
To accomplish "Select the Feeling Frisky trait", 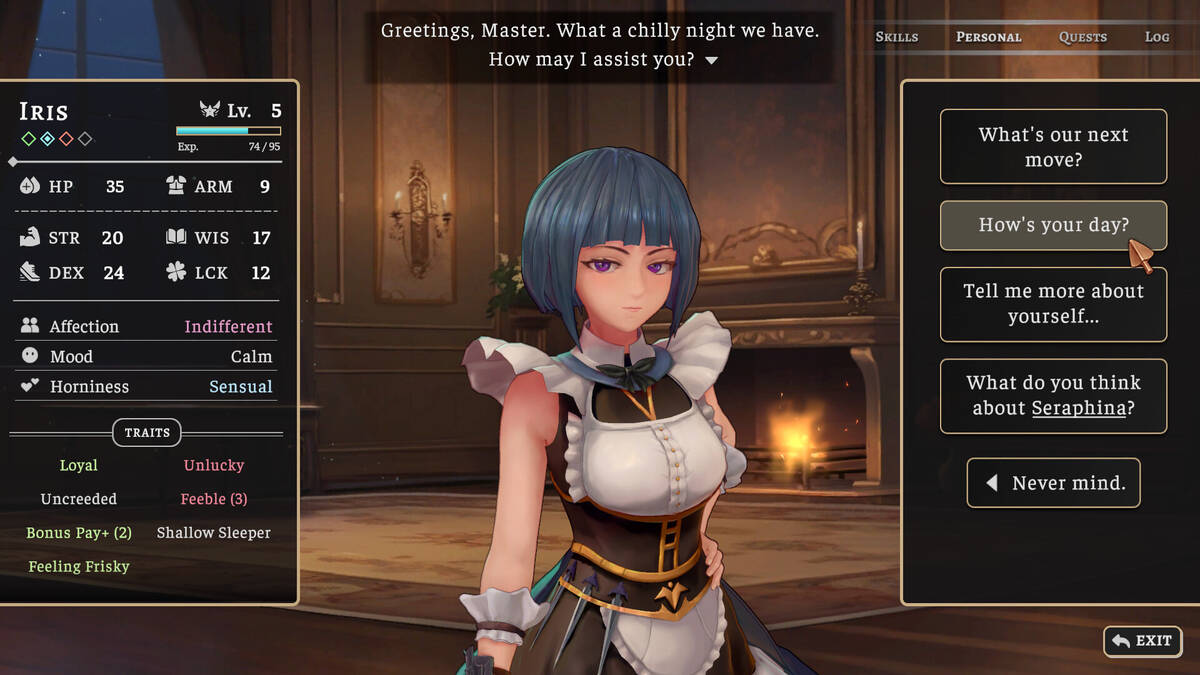I will coord(79,566).
